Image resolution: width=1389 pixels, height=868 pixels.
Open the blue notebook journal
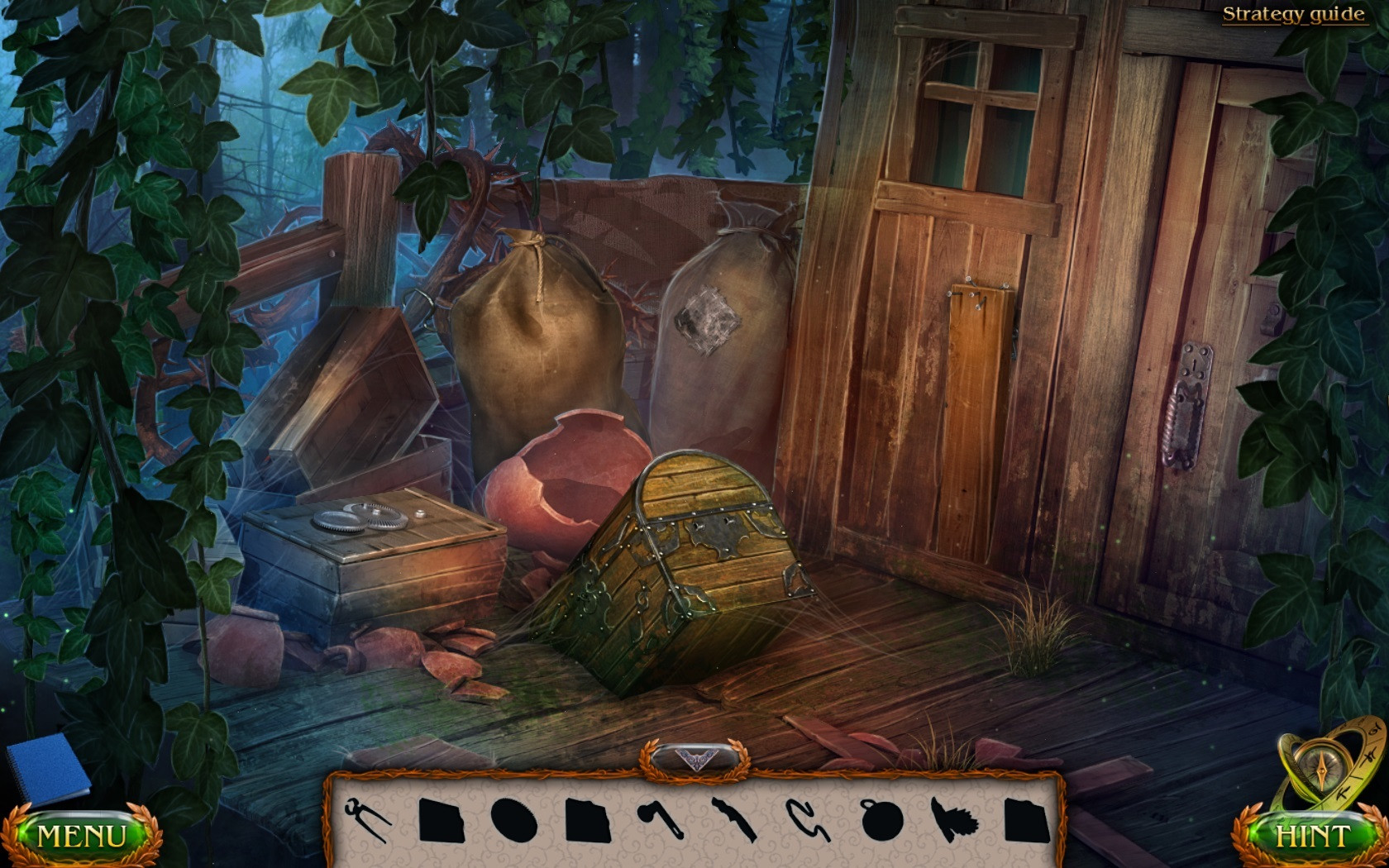[50, 773]
